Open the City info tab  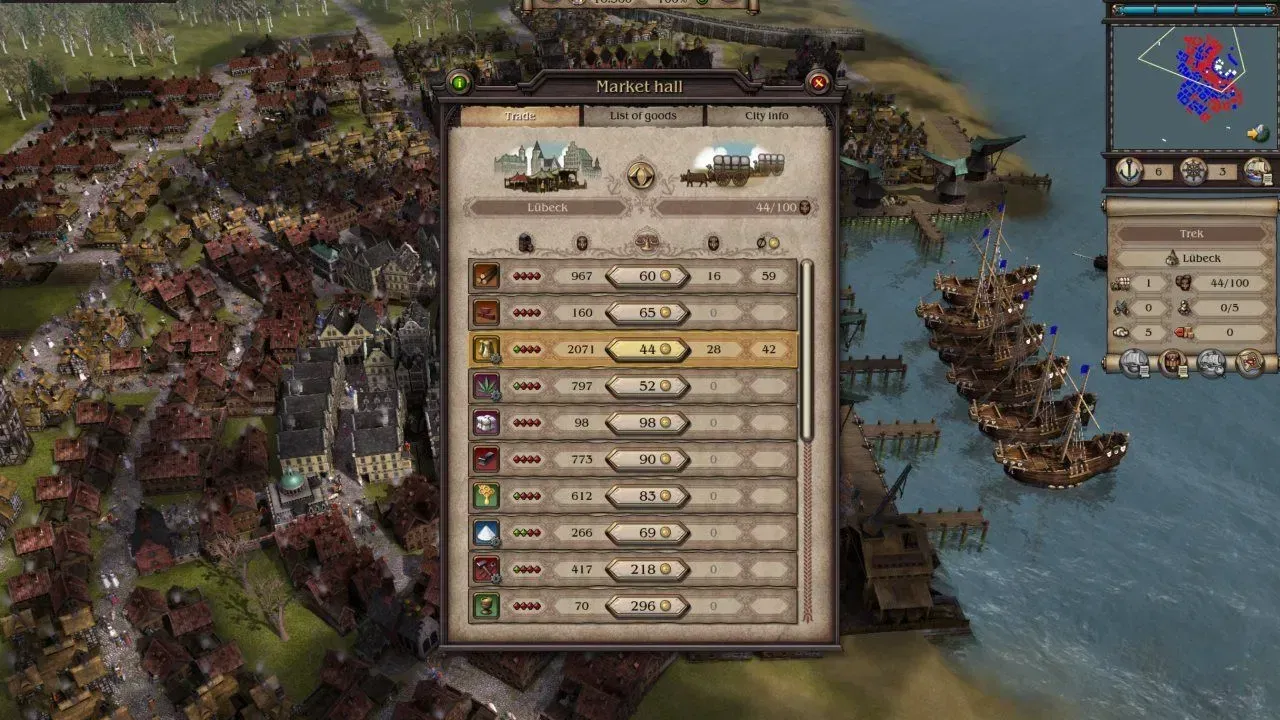click(x=767, y=116)
